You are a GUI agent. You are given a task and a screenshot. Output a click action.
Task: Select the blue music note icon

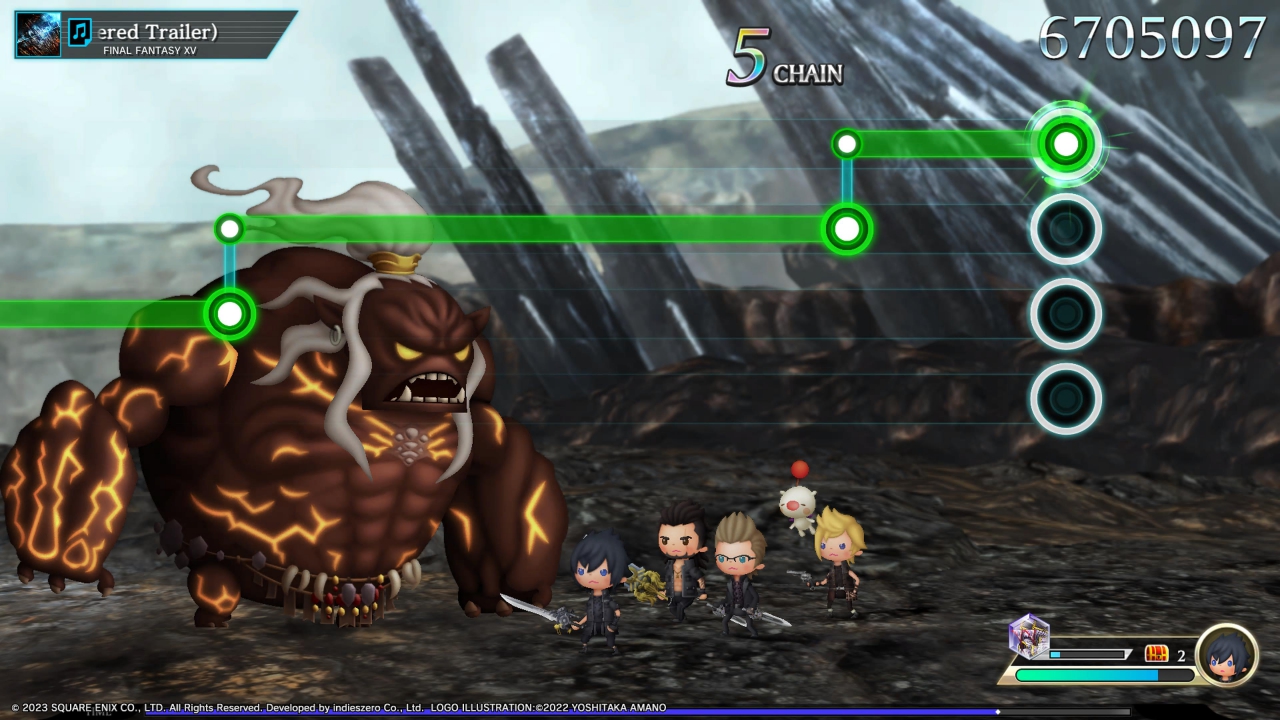(x=80, y=33)
